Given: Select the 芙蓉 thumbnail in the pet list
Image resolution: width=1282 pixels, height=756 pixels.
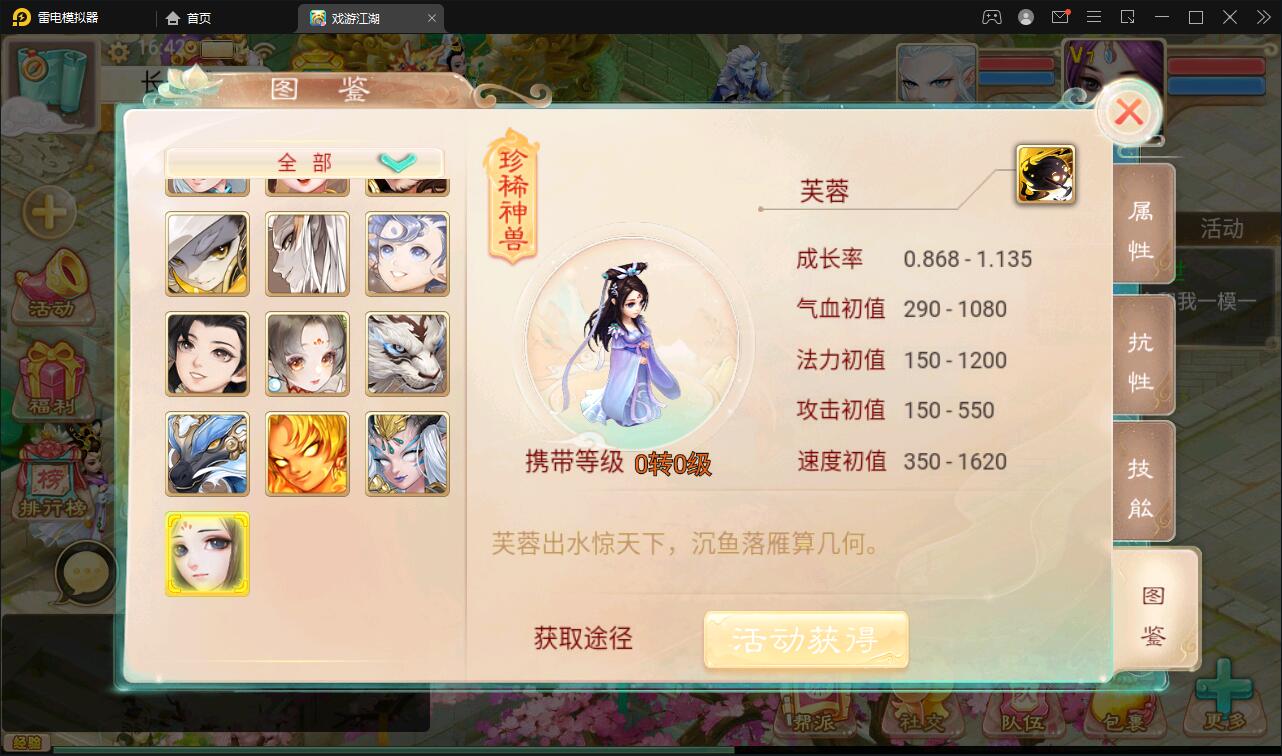Looking at the screenshot, I should [207, 553].
